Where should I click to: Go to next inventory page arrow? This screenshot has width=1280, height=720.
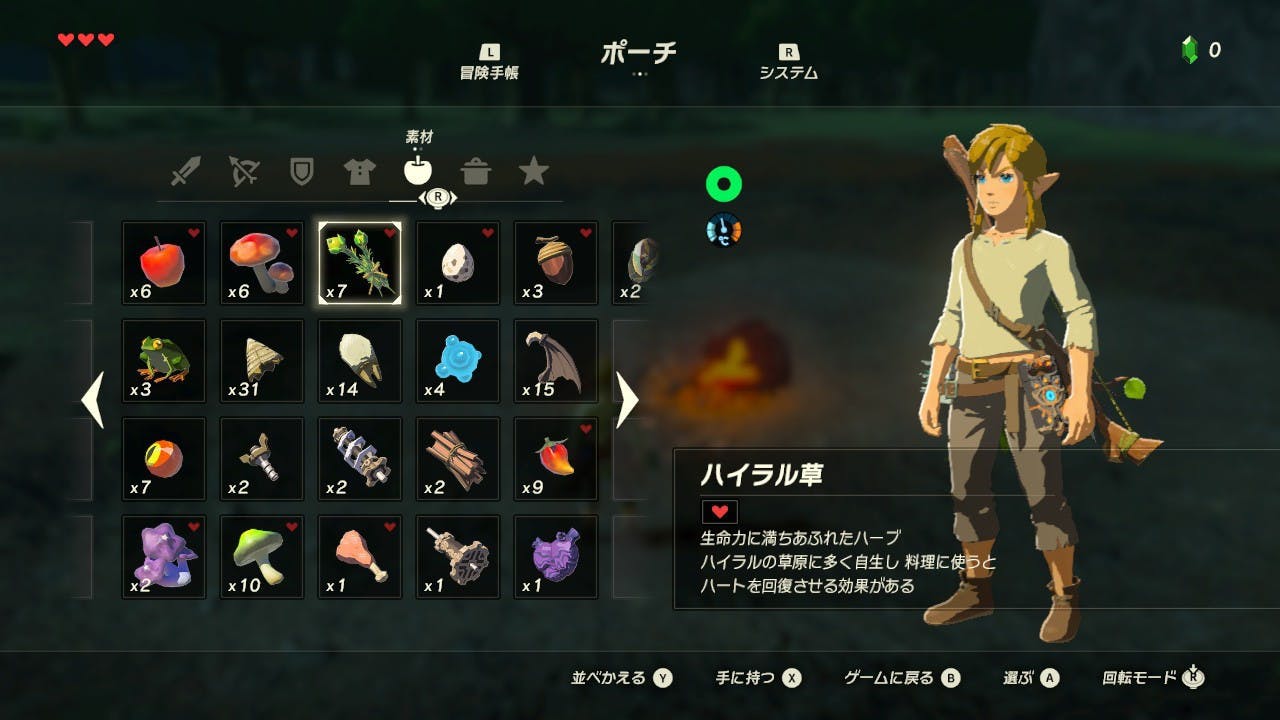pos(627,400)
